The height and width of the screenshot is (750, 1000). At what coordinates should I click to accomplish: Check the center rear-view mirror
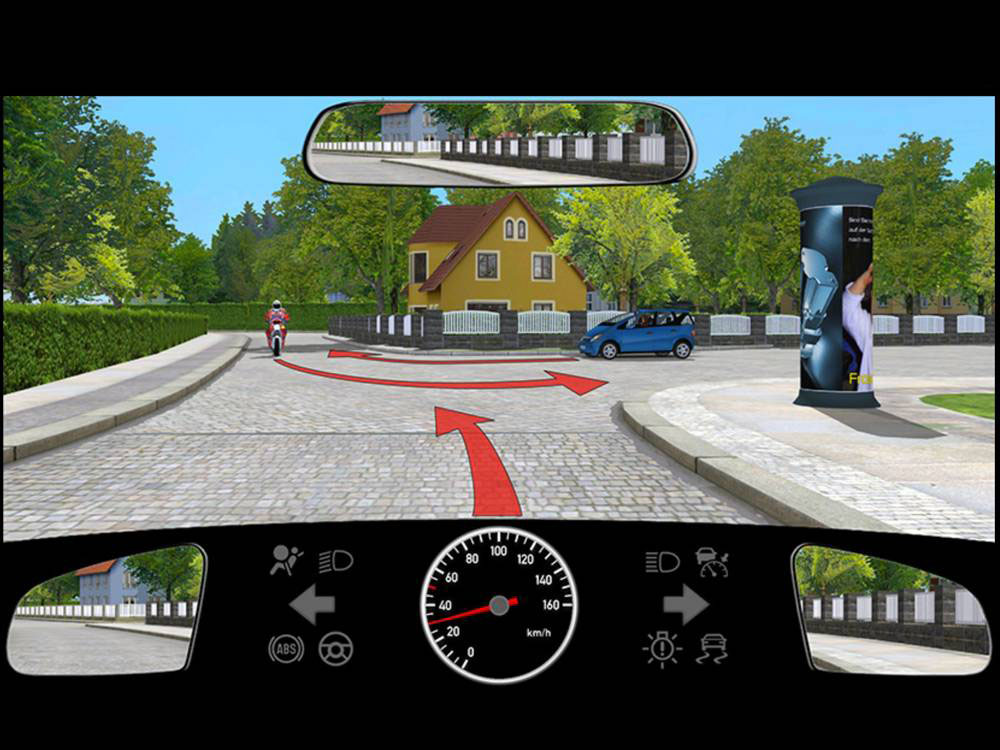pos(499,144)
